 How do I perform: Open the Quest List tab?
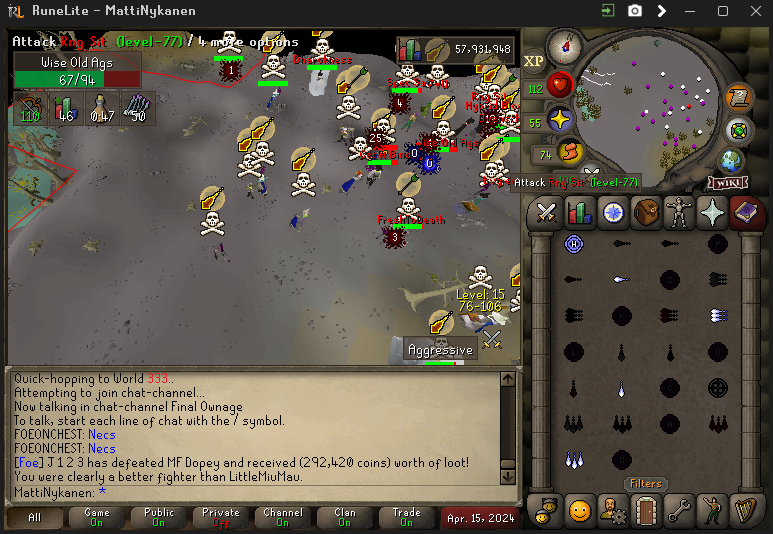pyautogui.click(x=613, y=213)
